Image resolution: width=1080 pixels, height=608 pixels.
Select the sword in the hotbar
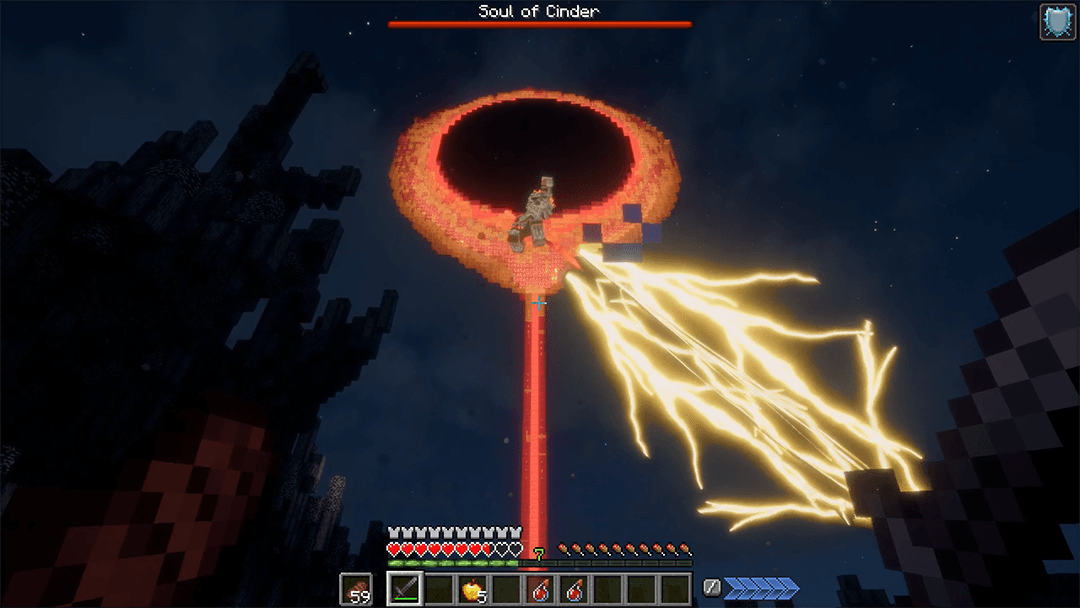(405, 589)
